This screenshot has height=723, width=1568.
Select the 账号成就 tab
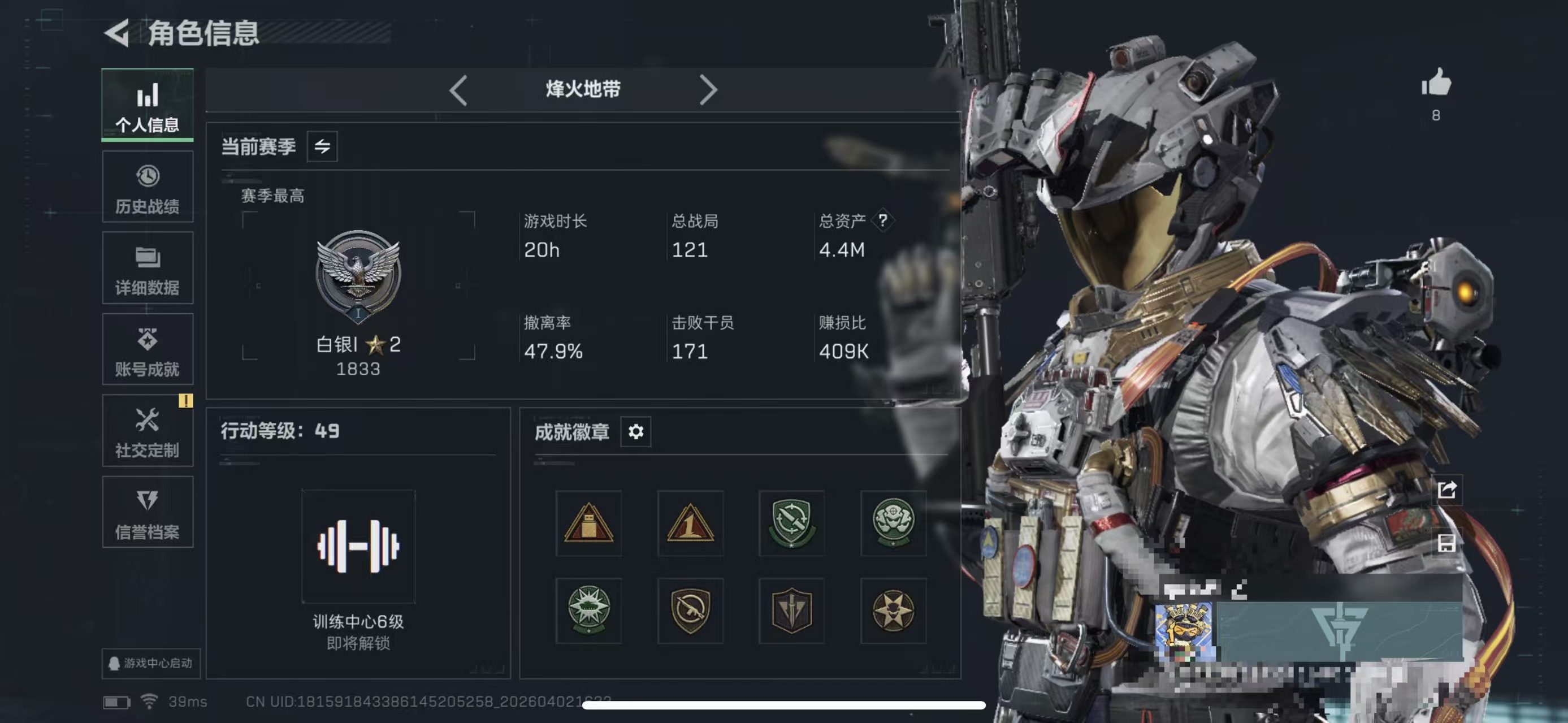pyautogui.click(x=148, y=350)
